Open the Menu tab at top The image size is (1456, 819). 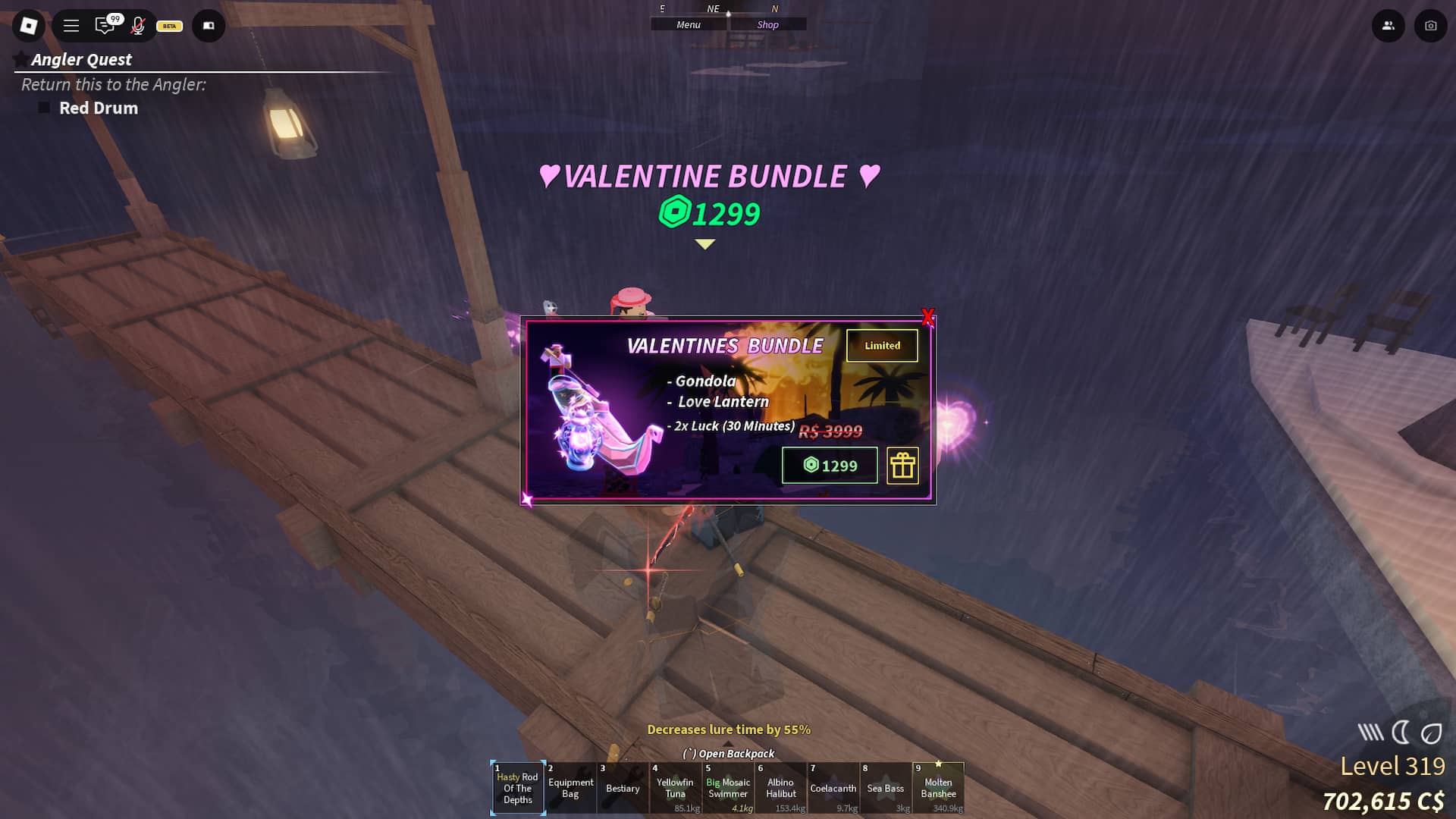(689, 25)
